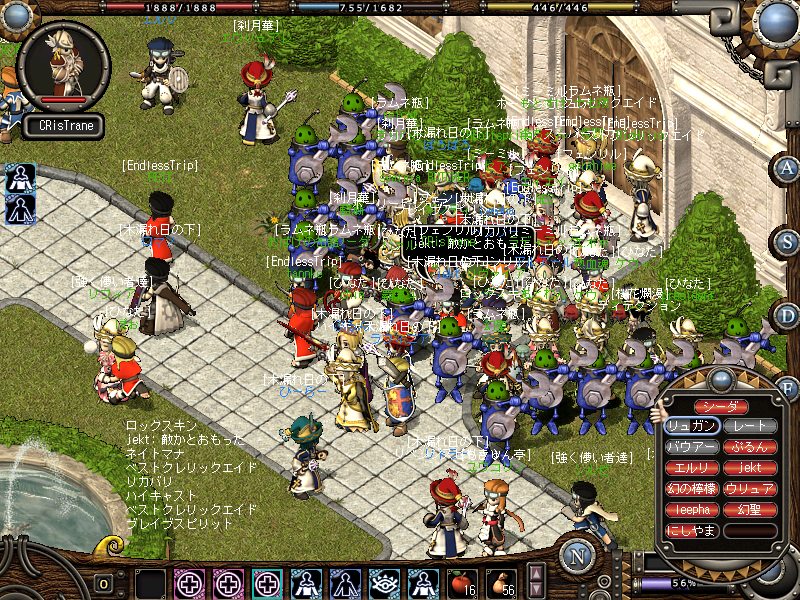Select party member ウリュア
Screen dimensions: 800x600
pos(750,489)
